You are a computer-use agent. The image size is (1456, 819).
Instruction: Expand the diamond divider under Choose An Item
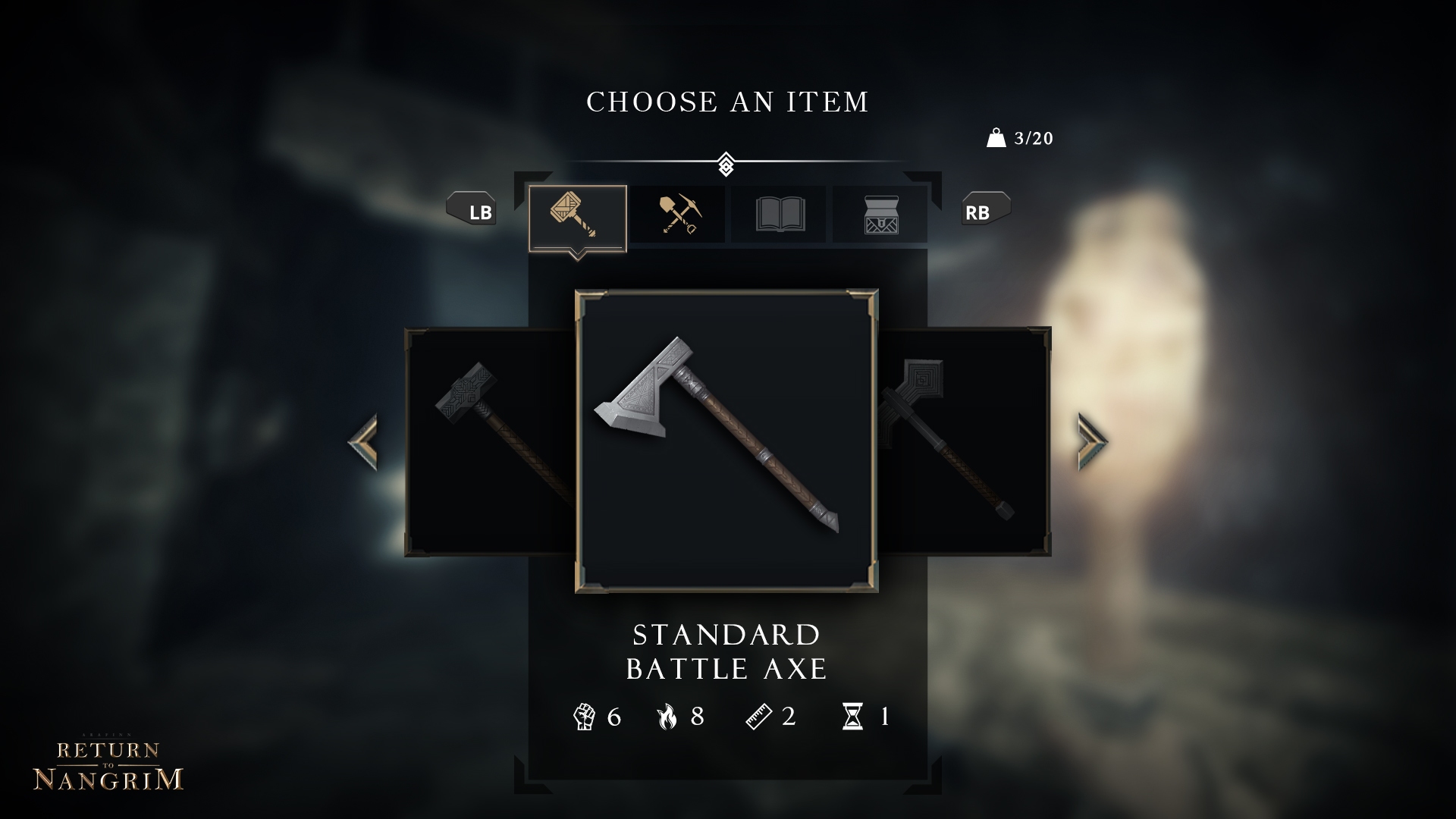pyautogui.click(x=726, y=162)
